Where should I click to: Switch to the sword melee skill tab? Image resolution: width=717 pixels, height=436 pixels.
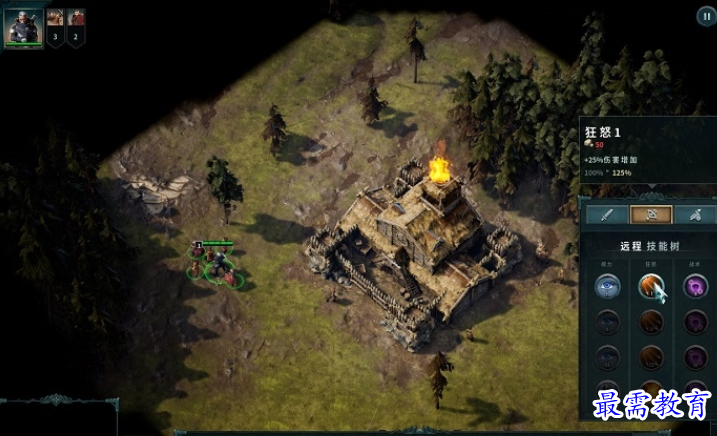coord(606,214)
